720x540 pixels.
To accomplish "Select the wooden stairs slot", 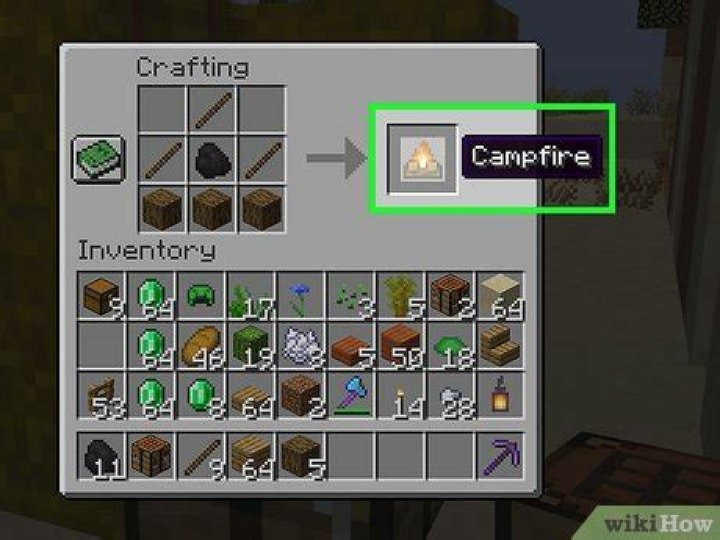I will point(500,344).
